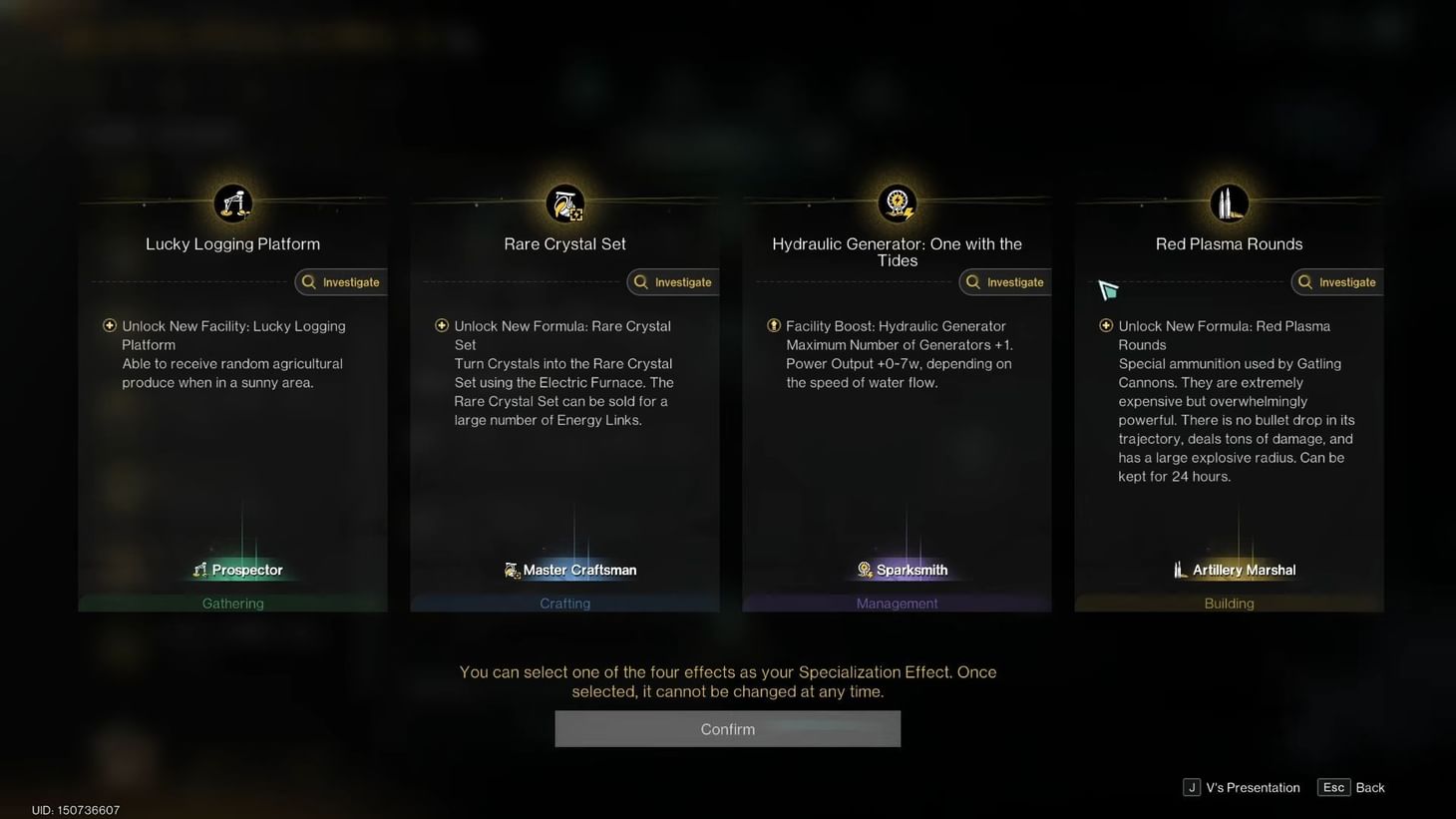Click the Rare Crystal Set furnace icon
1456x819 pixels.
point(564,203)
